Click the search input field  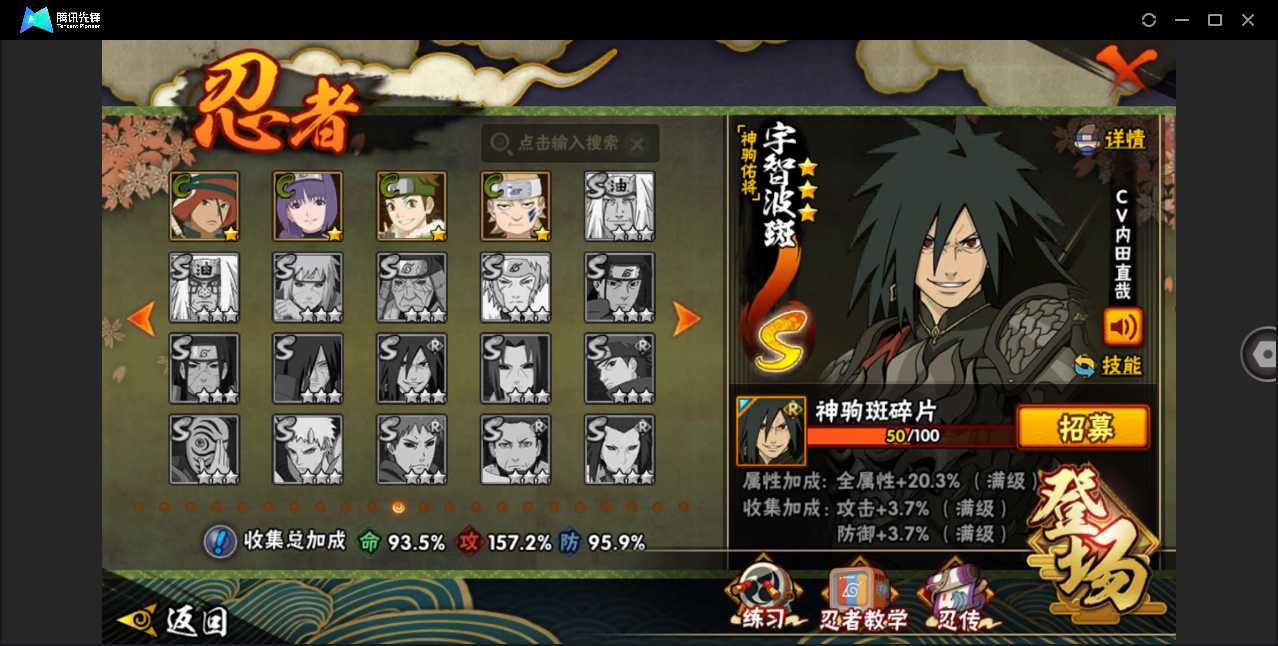(x=570, y=143)
